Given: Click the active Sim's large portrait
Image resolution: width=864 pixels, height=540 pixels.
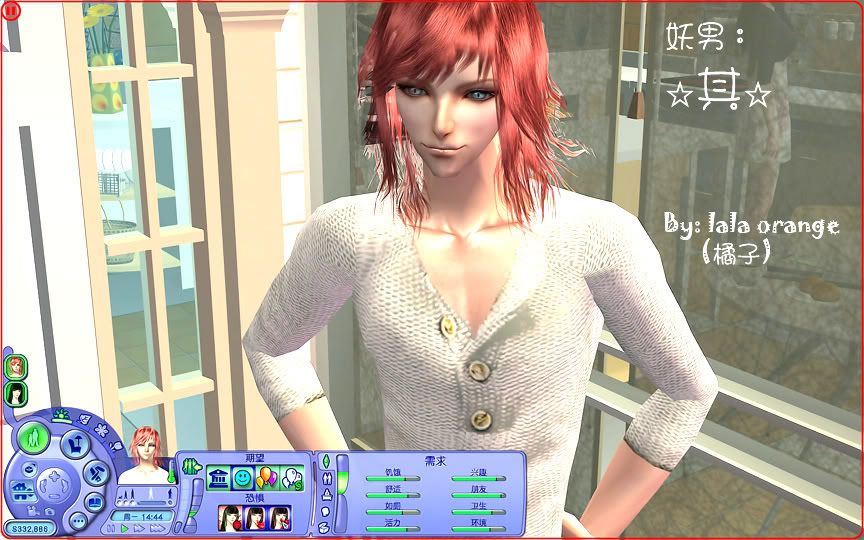Looking at the screenshot, I should (146, 457).
